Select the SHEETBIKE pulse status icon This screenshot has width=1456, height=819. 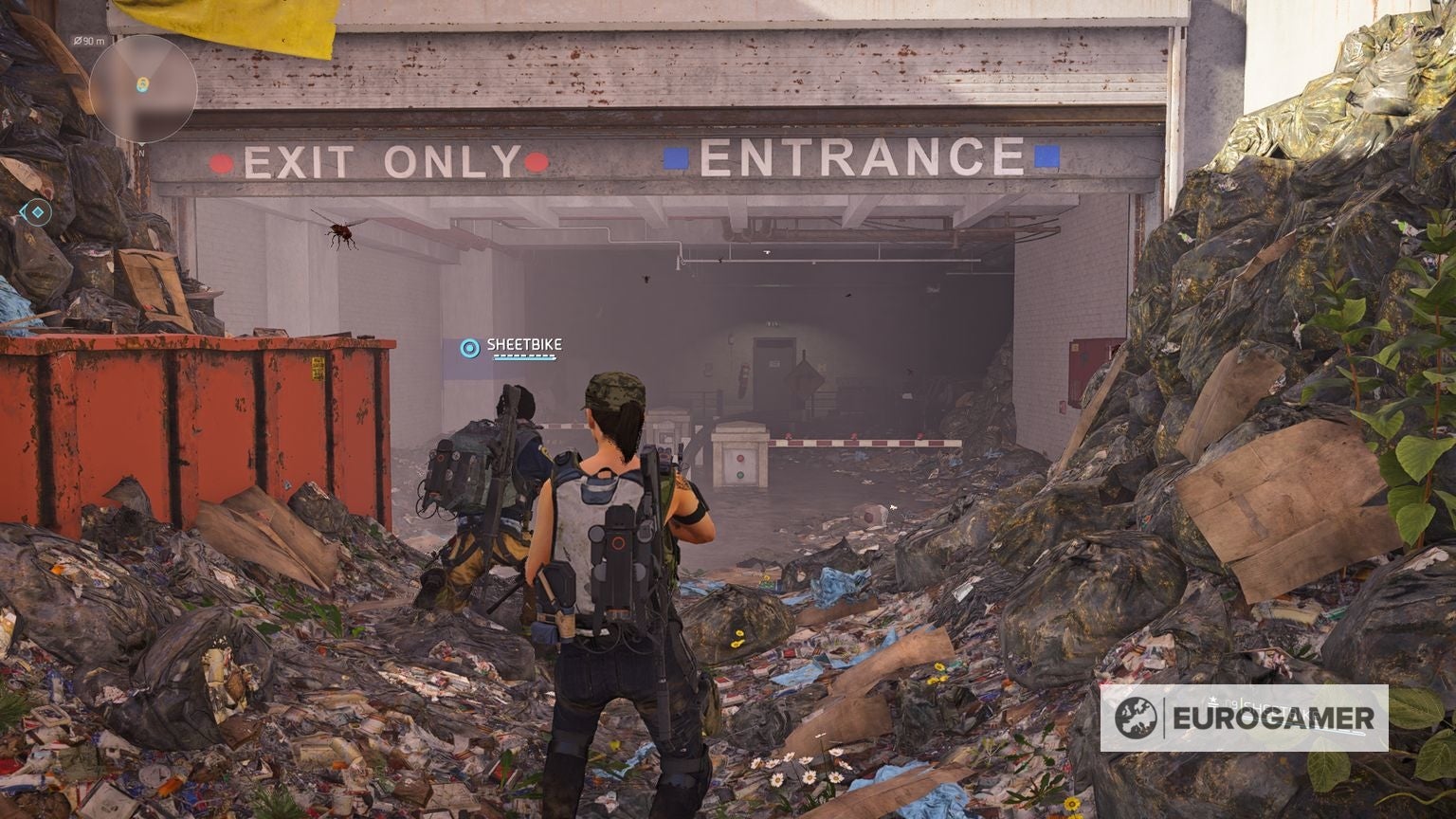click(x=468, y=349)
